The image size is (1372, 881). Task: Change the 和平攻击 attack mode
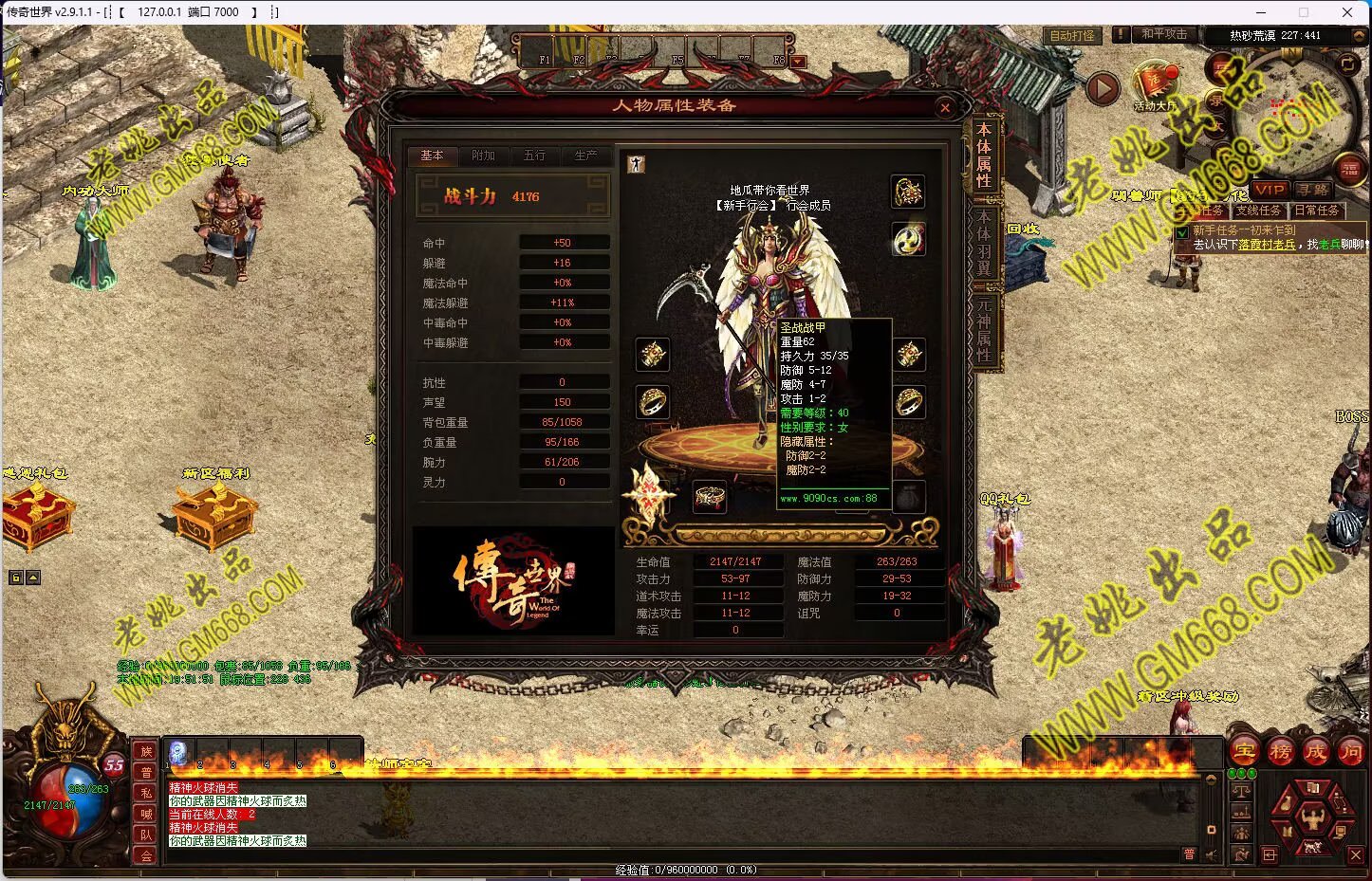[1163, 34]
